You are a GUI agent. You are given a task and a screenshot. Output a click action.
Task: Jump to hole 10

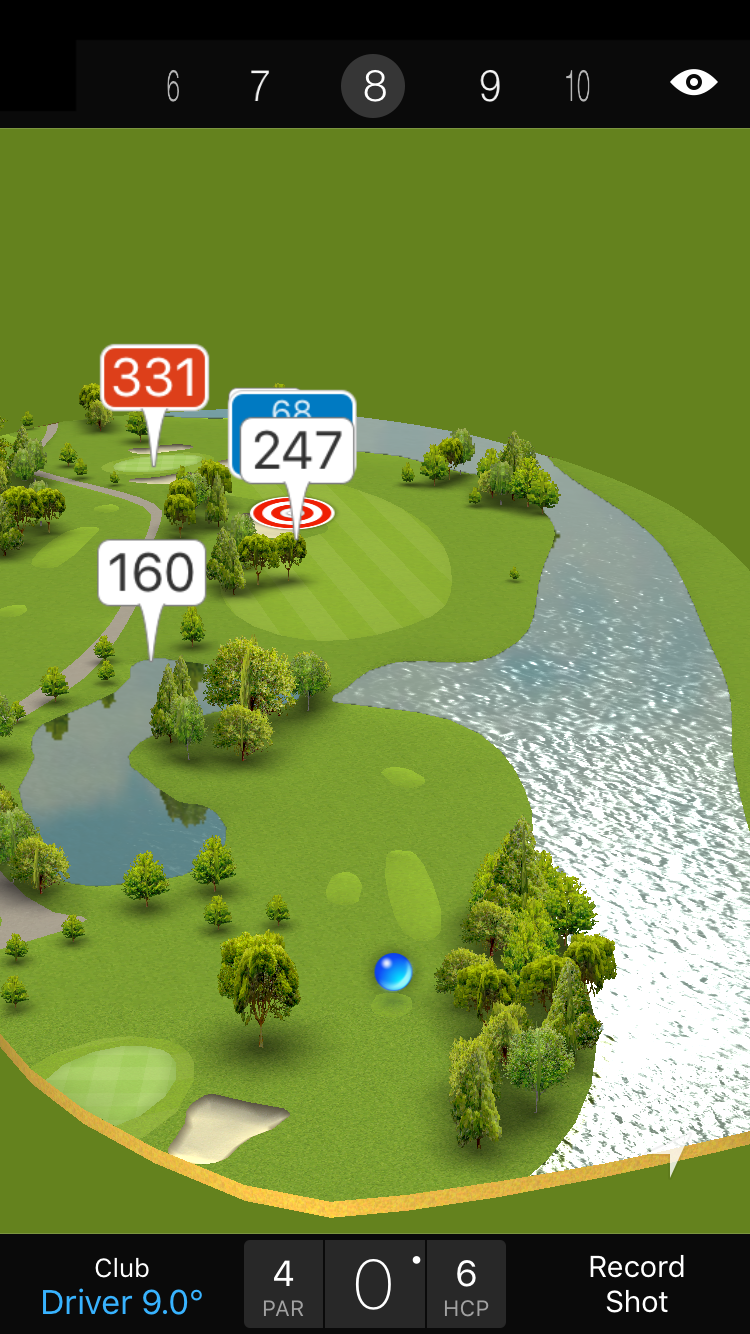coord(577,87)
